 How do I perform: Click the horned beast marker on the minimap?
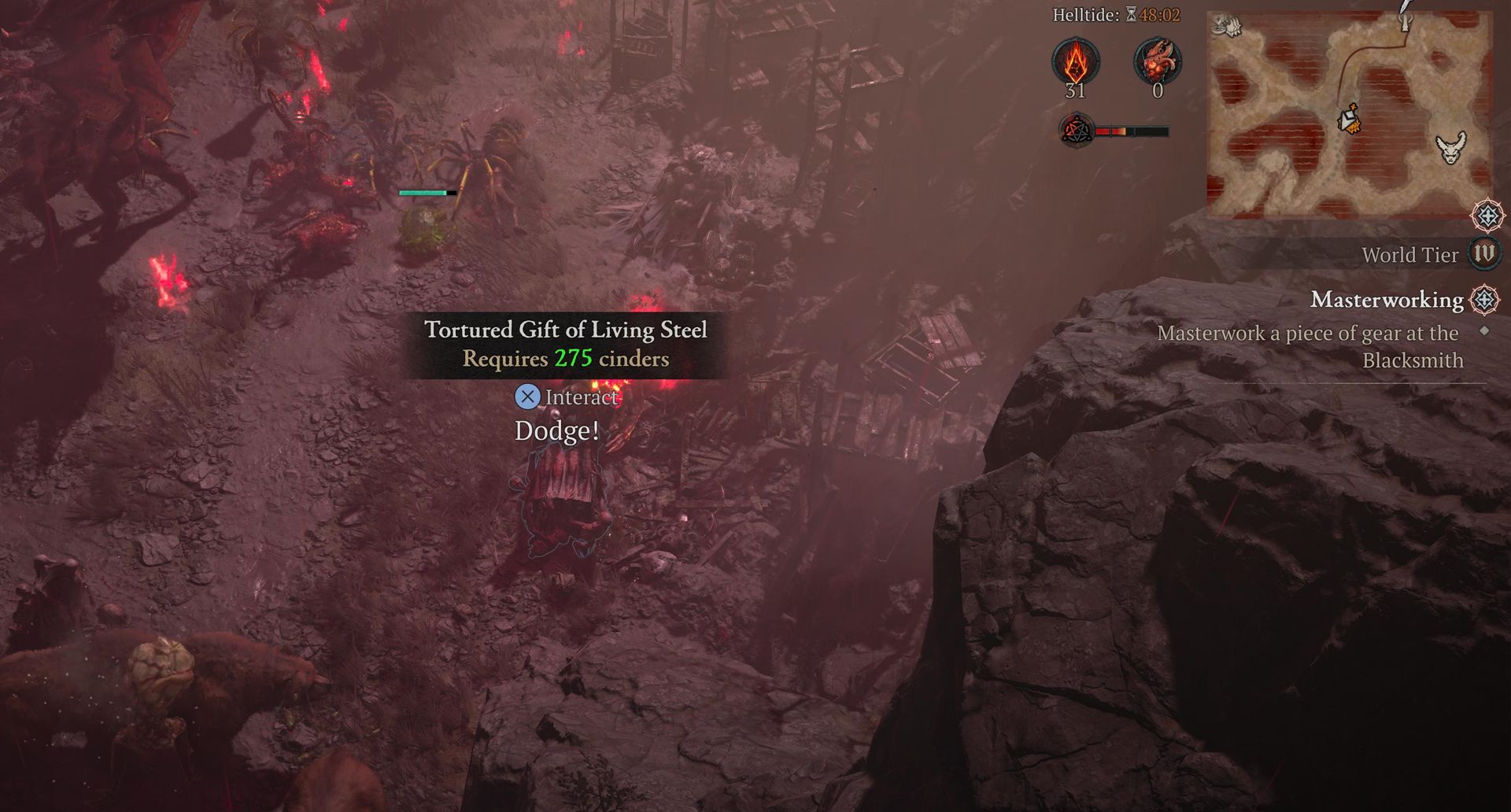(x=1450, y=149)
